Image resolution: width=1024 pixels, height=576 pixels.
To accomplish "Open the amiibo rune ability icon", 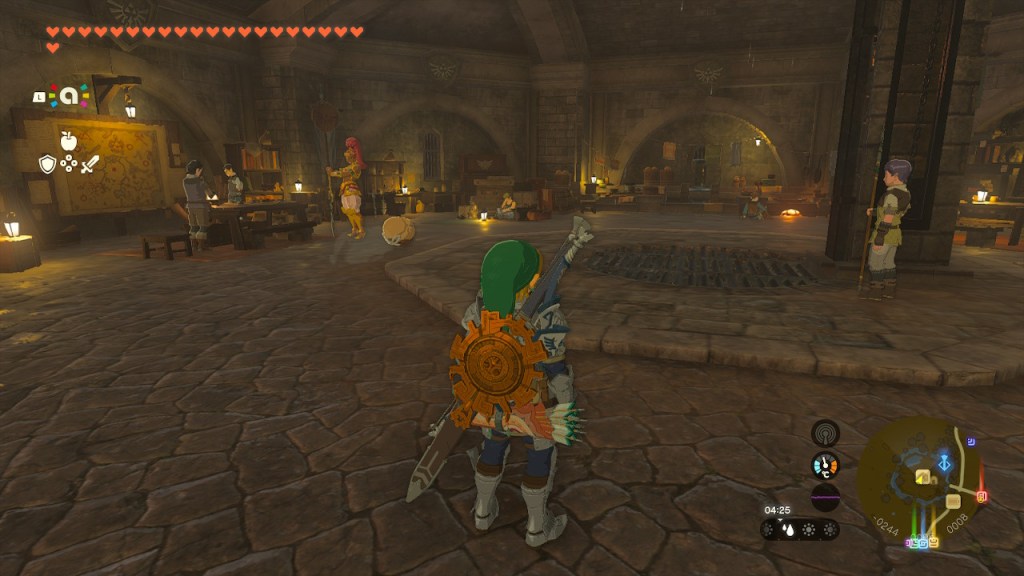I will coord(68,96).
